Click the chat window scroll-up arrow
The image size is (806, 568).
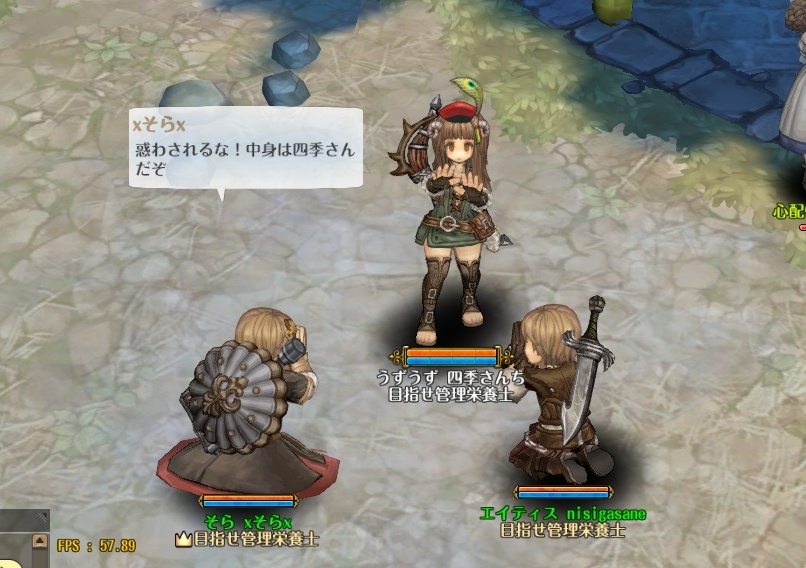click(x=40, y=541)
